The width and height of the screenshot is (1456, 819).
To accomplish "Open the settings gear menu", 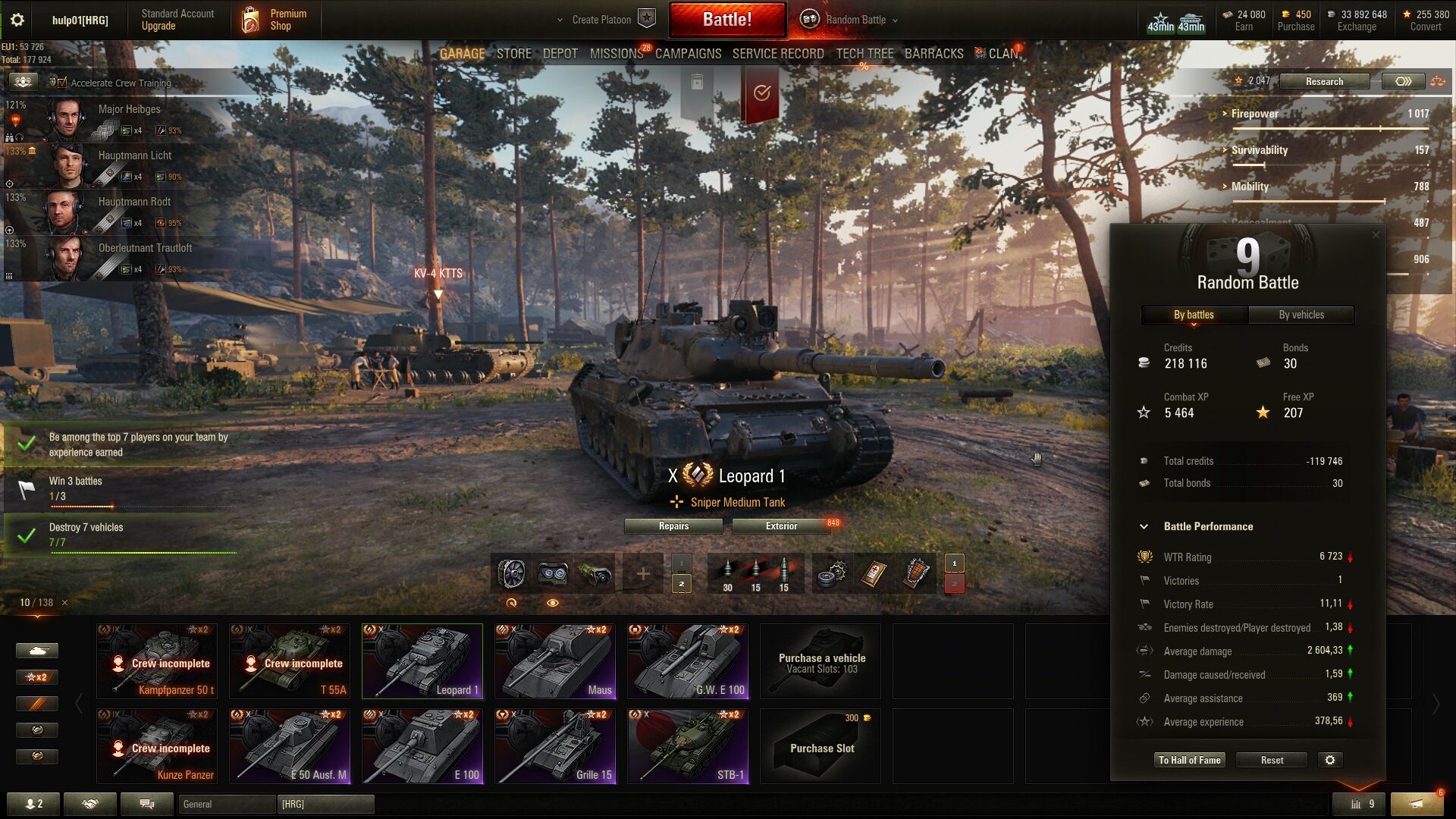I will (x=17, y=20).
